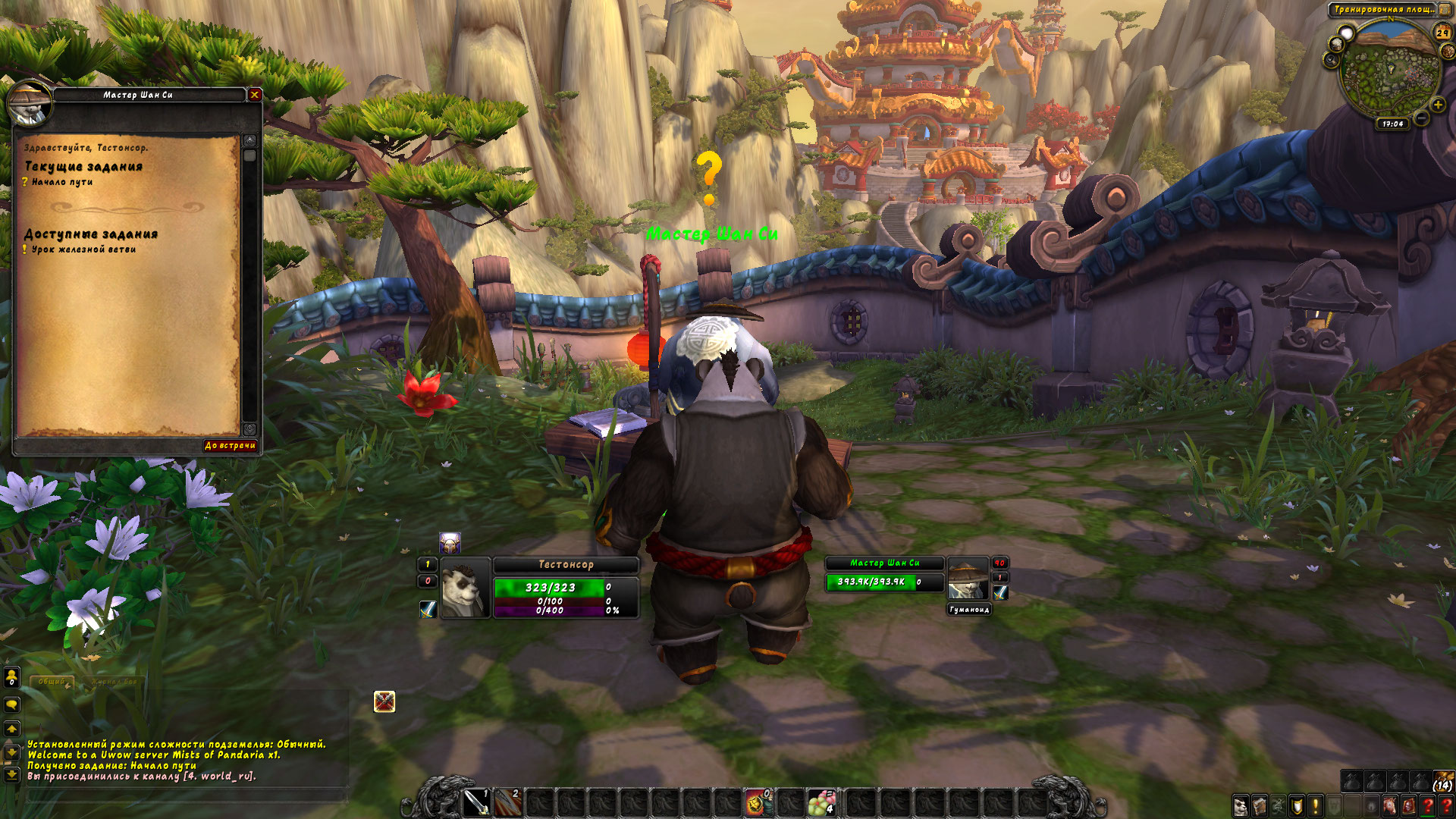Viewport: 1456px width, 819px height.
Task: Use the ability in action slot 2
Action: coord(507,802)
